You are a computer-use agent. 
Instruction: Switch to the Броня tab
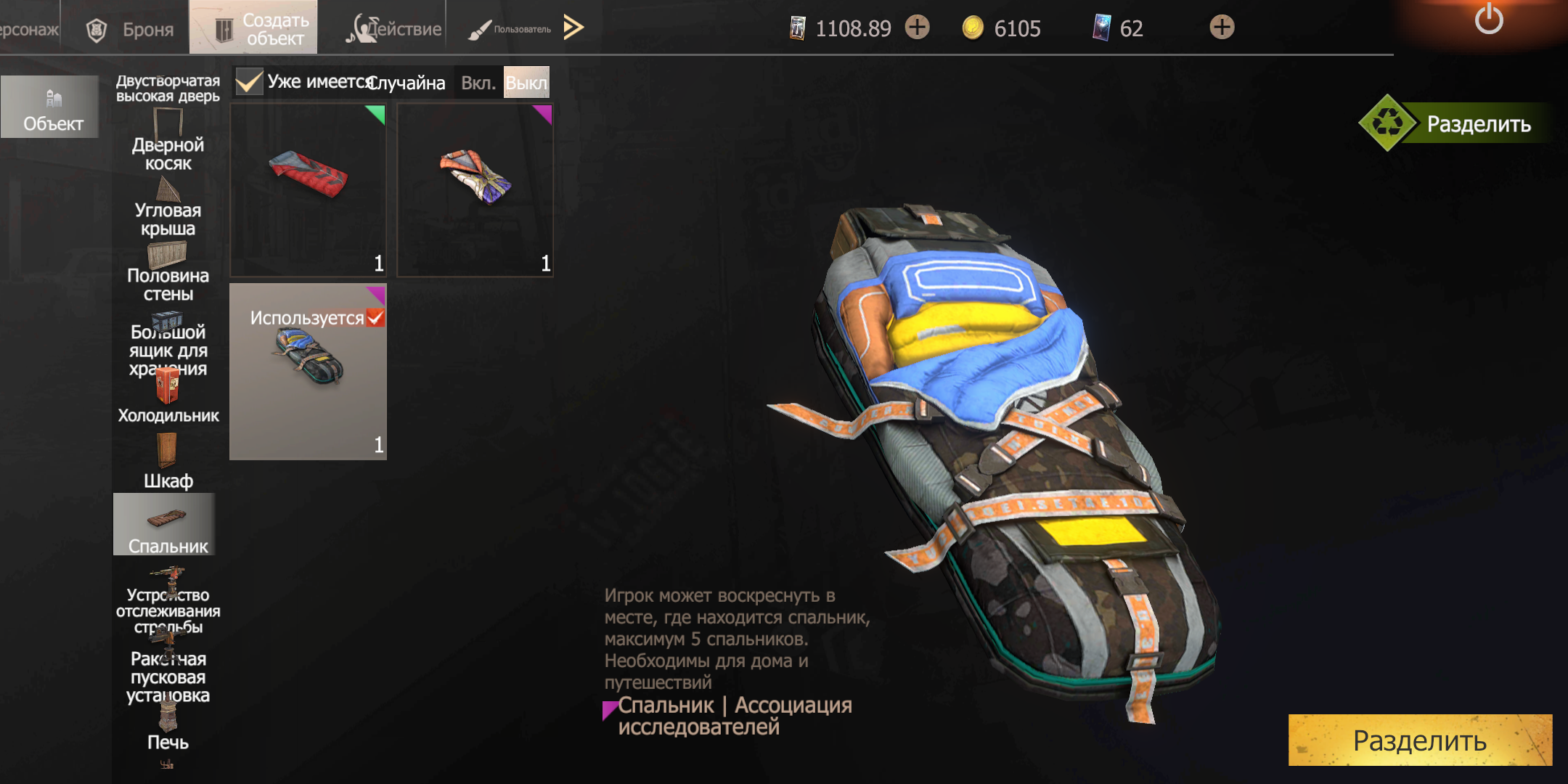click(x=131, y=29)
